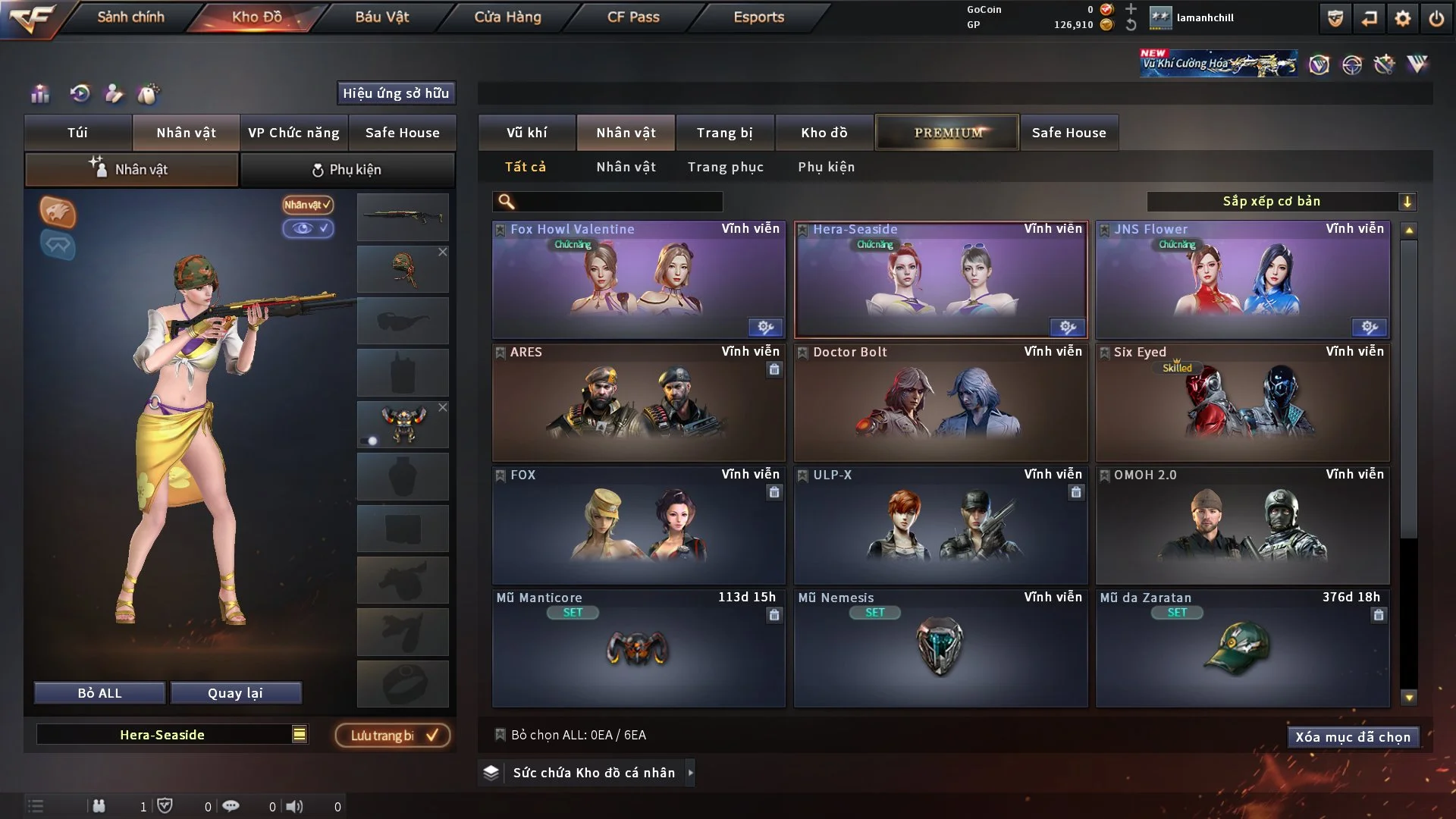Switch to the Vũ khí inventory tab
1456x819 pixels.
(x=526, y=133)
